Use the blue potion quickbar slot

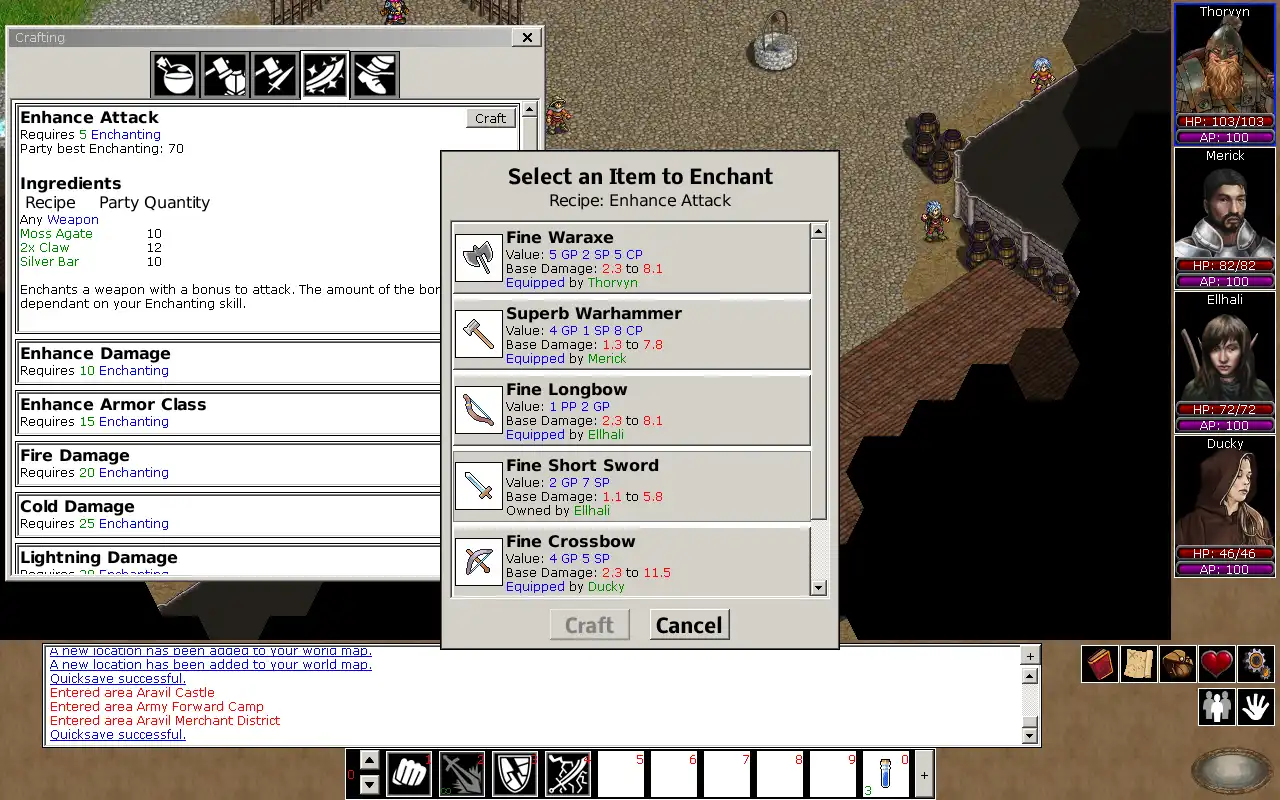click(885, 774)
